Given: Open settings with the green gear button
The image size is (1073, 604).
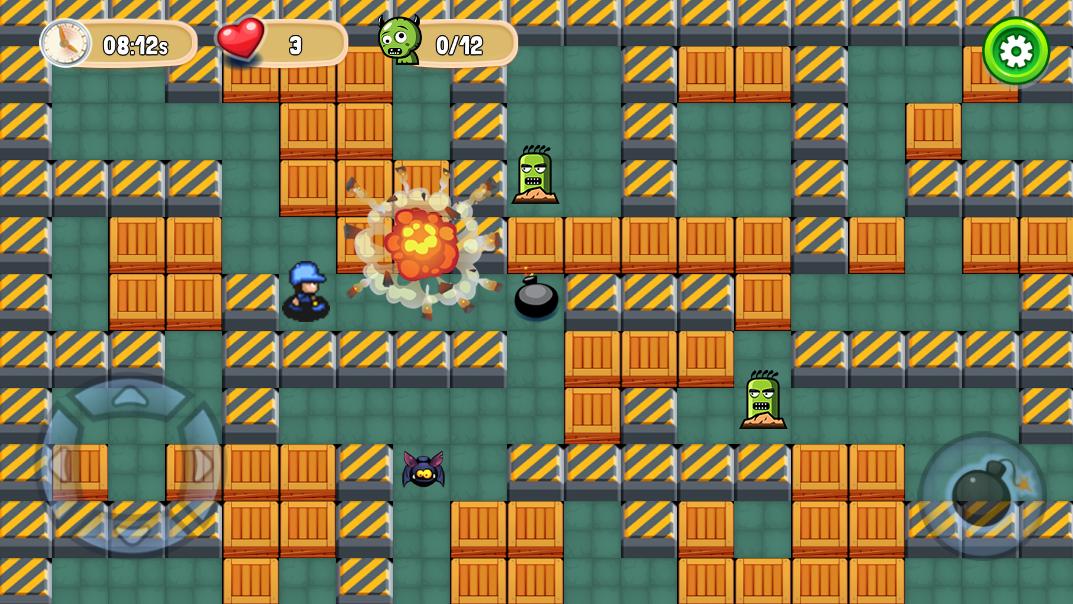Looking at the screenshot, I should (x=1016, y=50).
